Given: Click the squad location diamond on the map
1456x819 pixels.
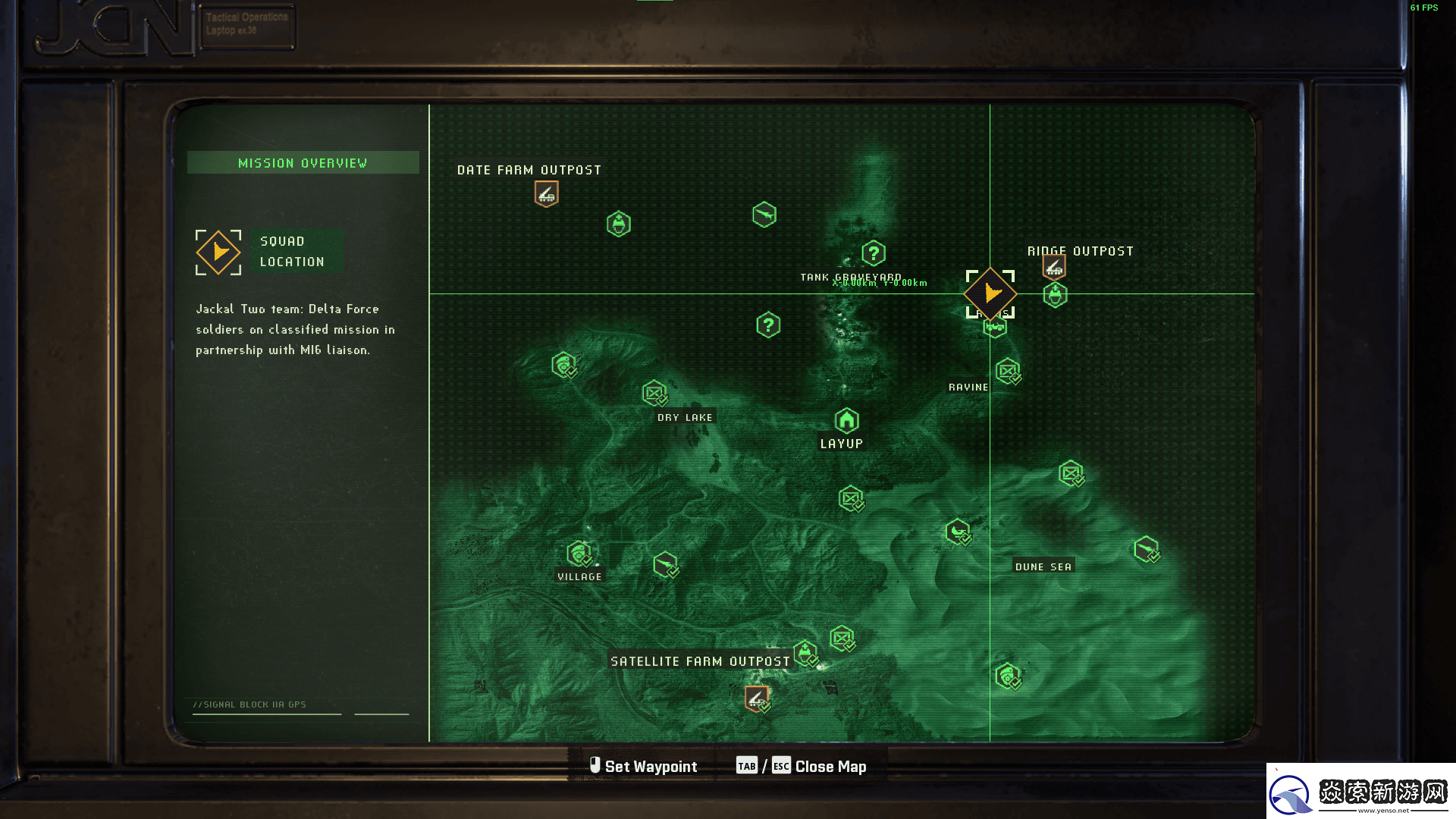Looking at the screenshot, I should (990, 293).
